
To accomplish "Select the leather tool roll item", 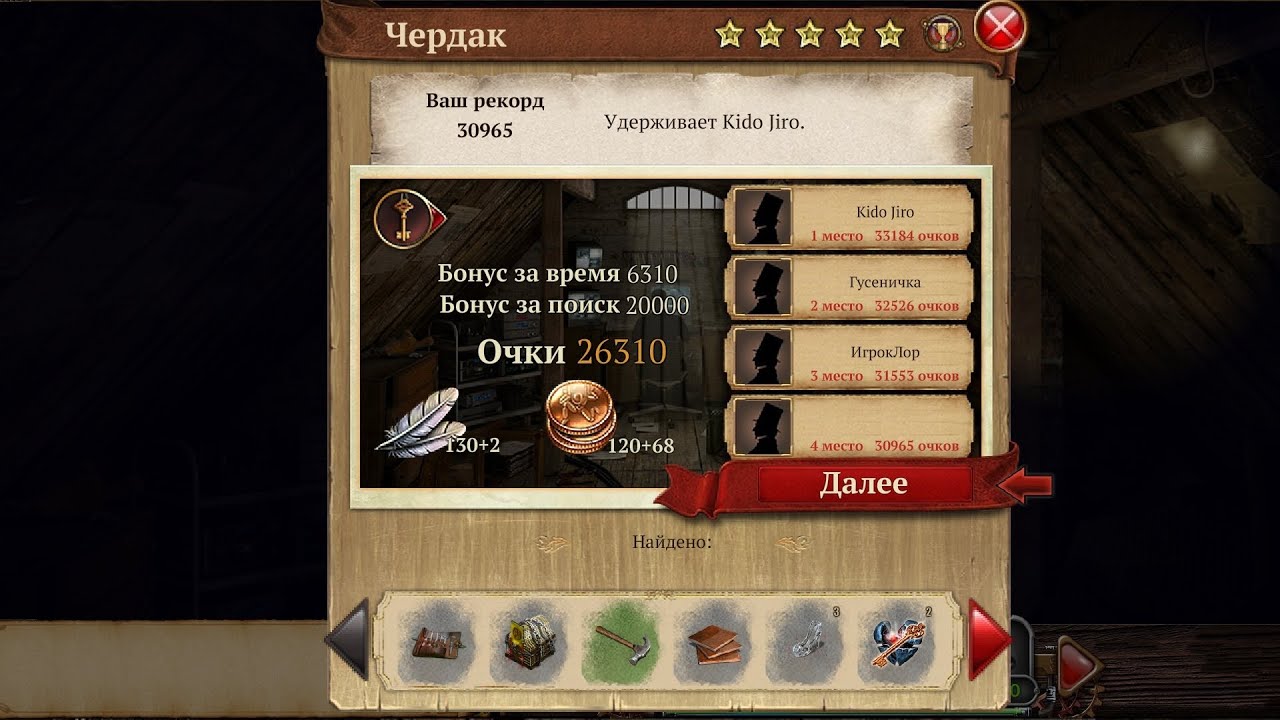I will point(436,640).
